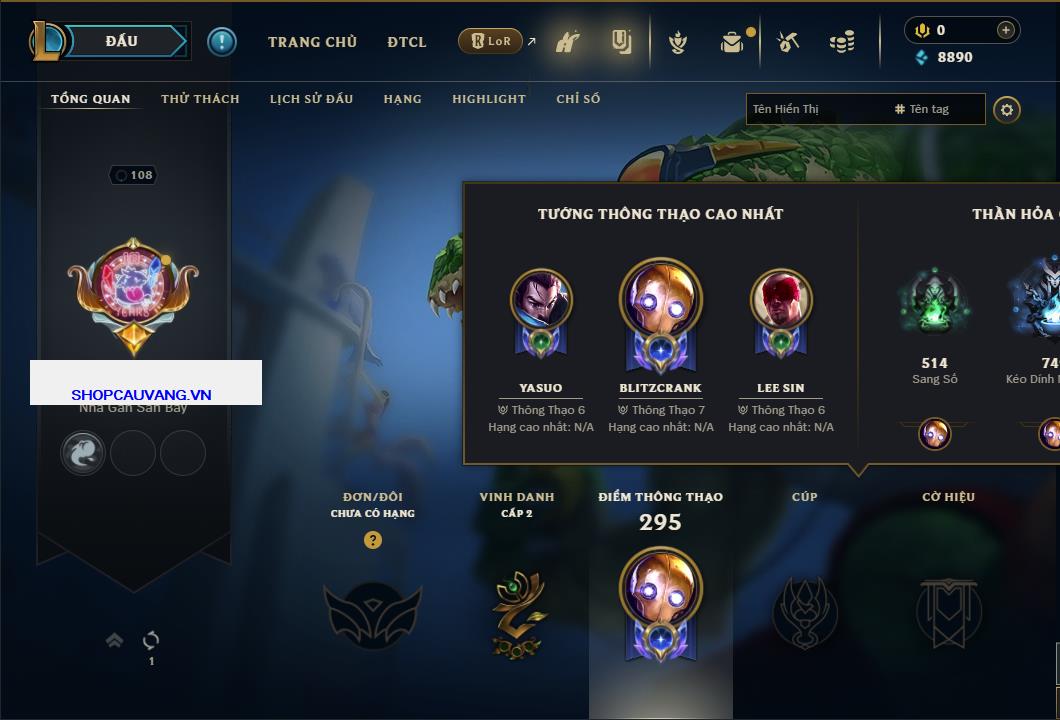The height and width of the screenshot is (720, 1060).
Task: Select Lee Sin mastery champion portrait
Action: click(x=781, y=299)
